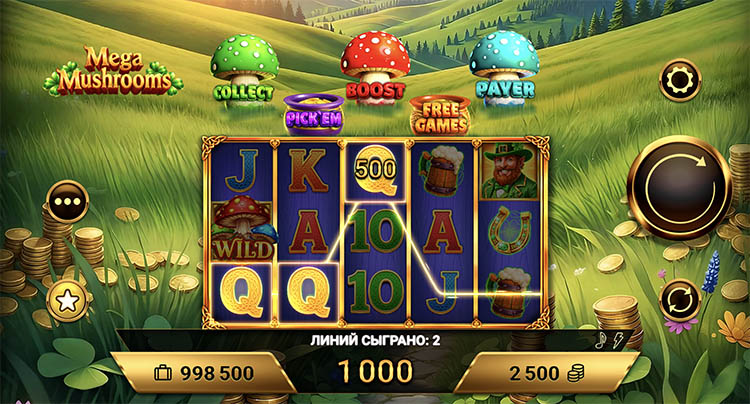Activate autoplay with the circular arrows button
The image size is (750, 404).
point(679,299)
